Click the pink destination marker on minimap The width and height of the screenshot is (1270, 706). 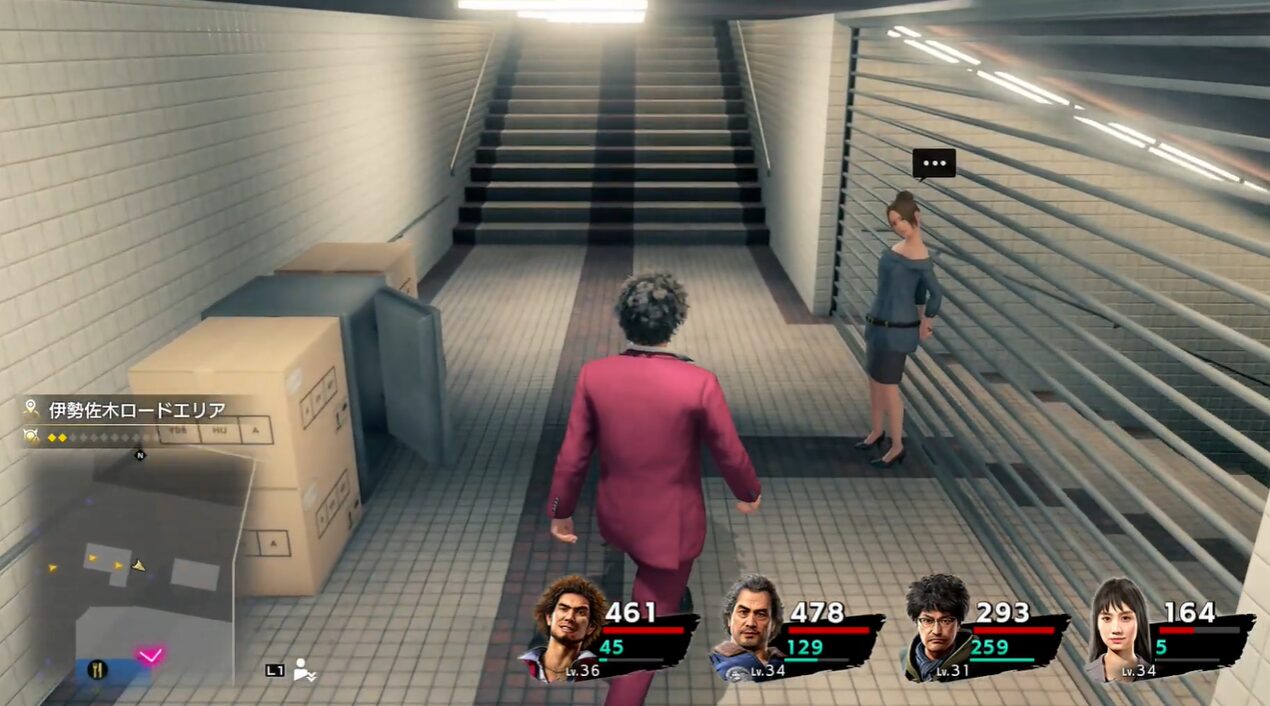pos(150,656)
